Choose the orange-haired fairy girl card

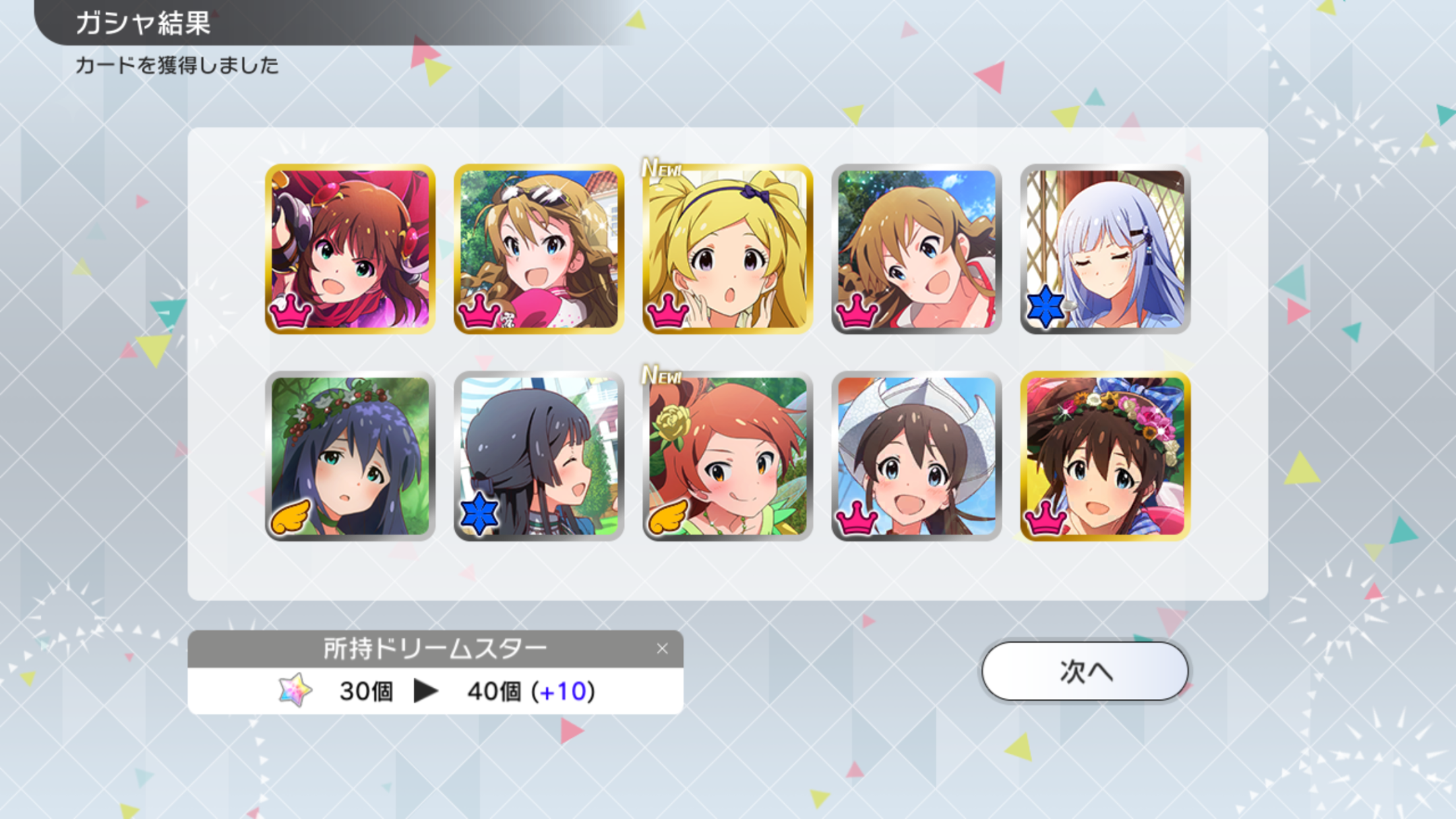point(727,456)
